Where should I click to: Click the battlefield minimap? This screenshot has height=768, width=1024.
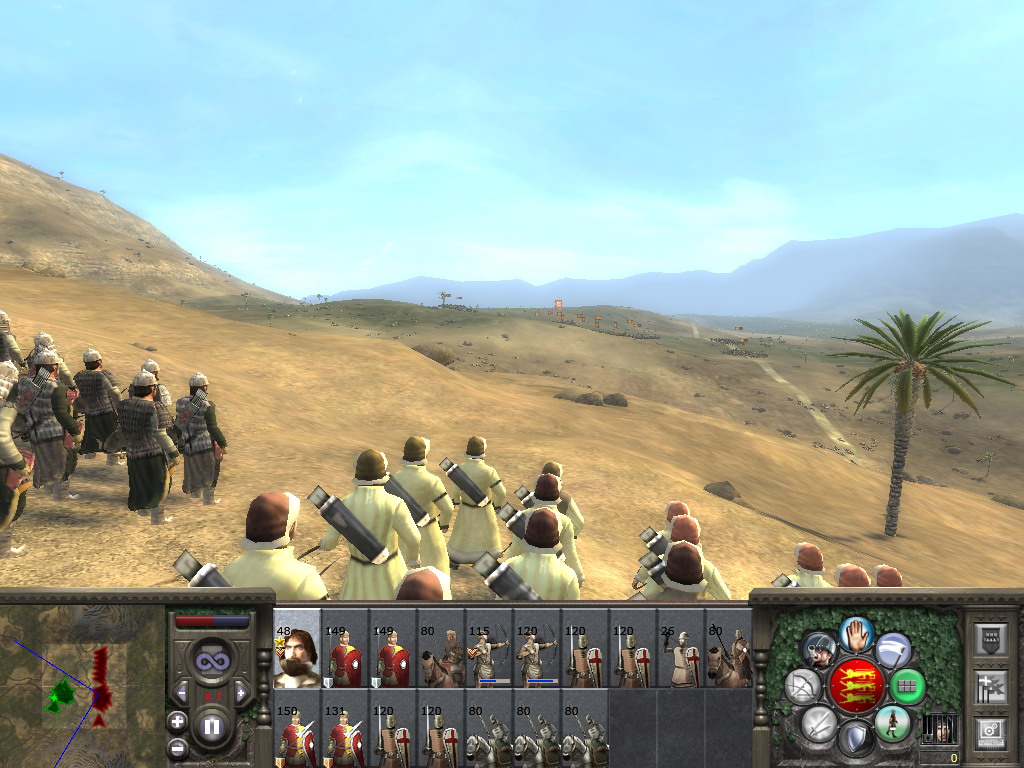click(x=82, y=685)
